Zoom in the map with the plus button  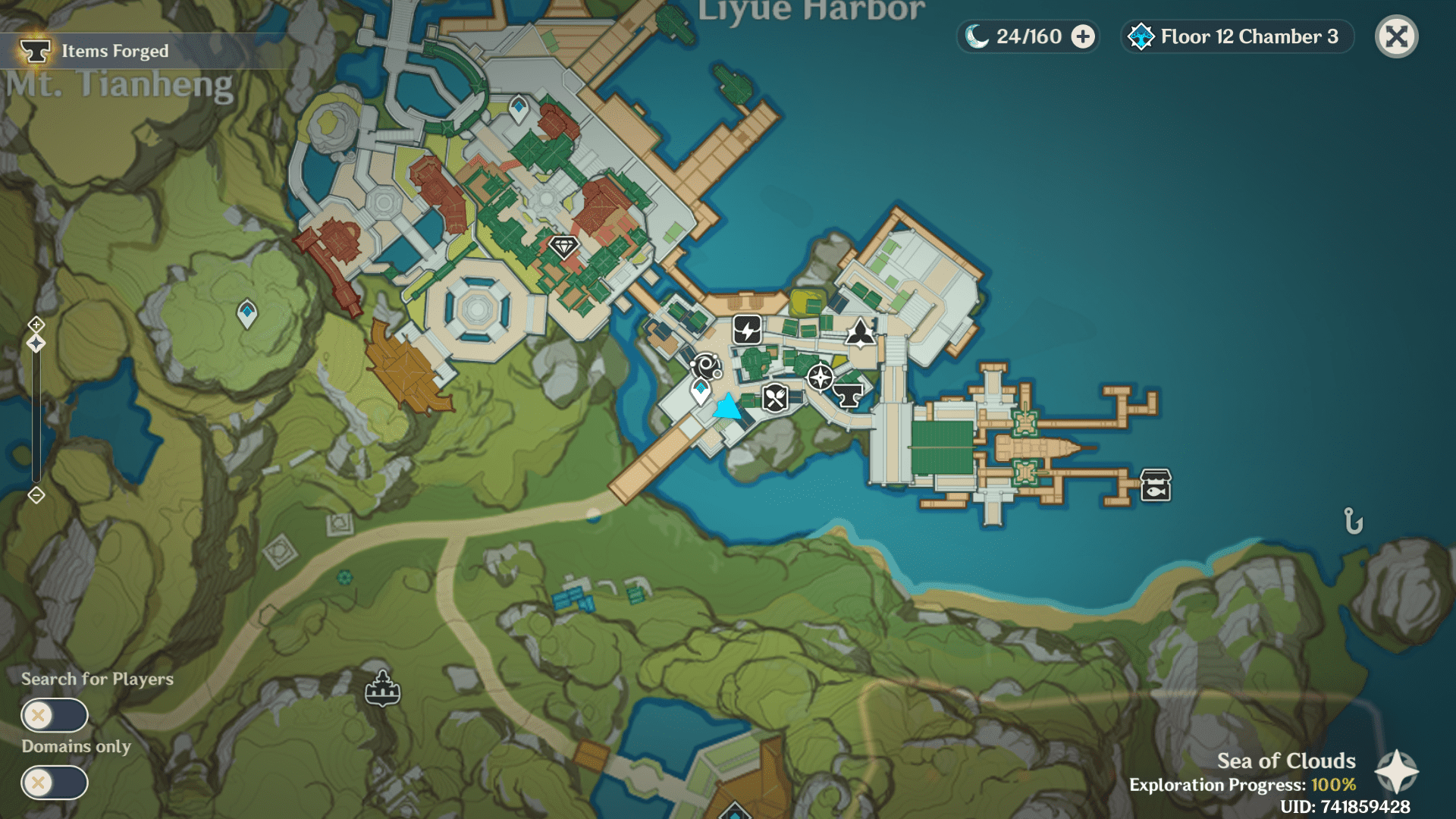coord(36,325)
